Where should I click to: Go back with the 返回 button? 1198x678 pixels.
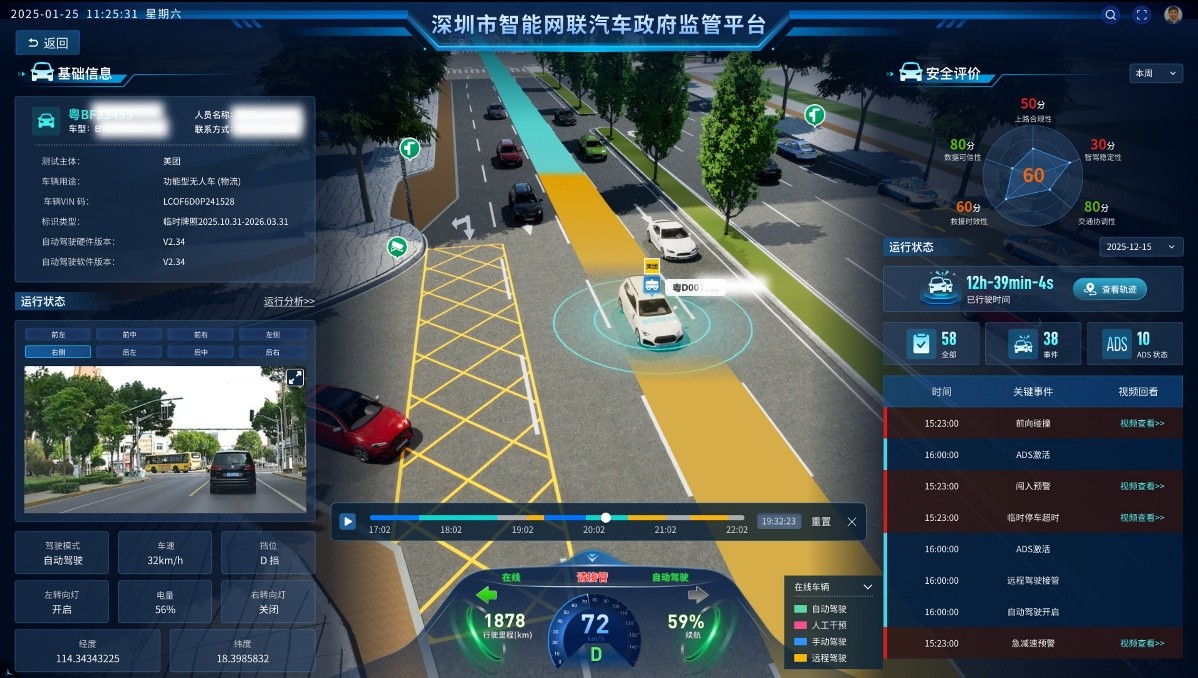click(x=47, y=43)
